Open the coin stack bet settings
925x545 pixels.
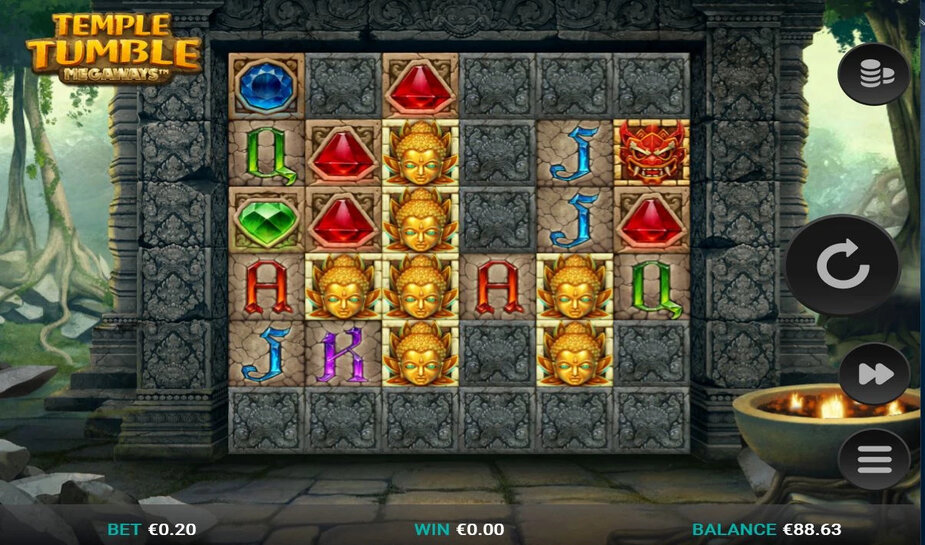873,74
